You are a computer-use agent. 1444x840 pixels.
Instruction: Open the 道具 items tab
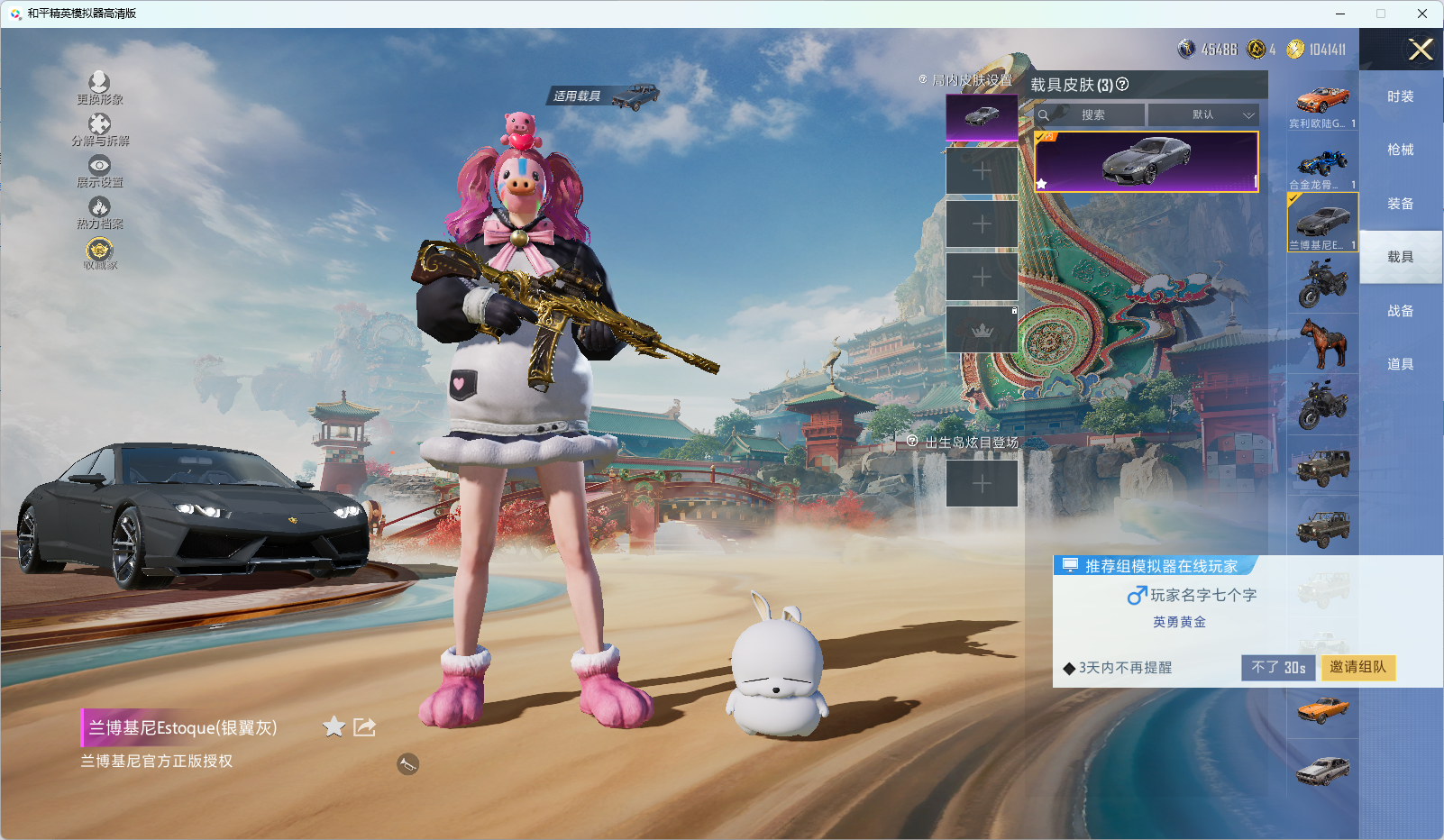point(1400,364)
